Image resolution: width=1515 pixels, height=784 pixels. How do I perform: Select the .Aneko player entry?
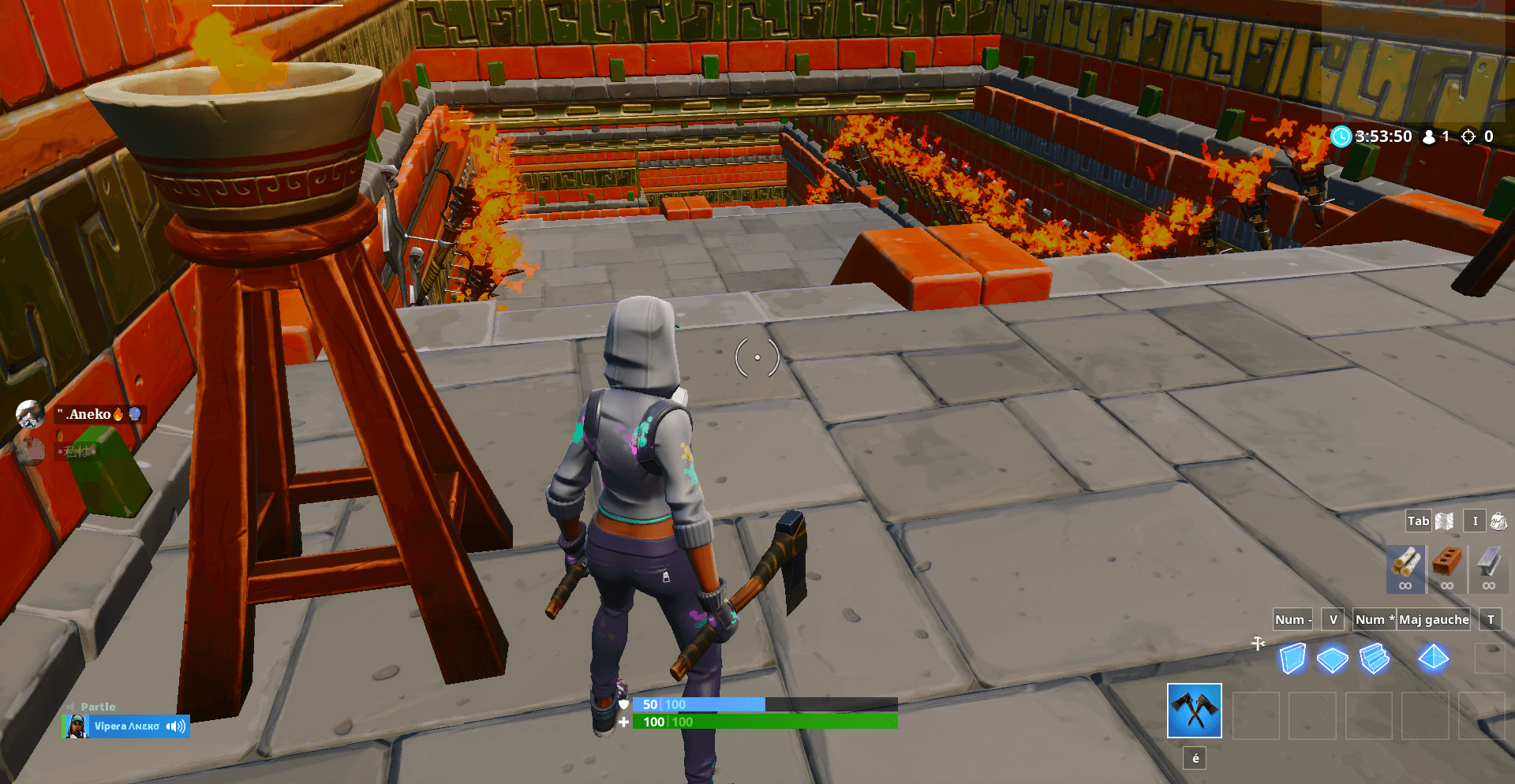[x=88, y=414]
